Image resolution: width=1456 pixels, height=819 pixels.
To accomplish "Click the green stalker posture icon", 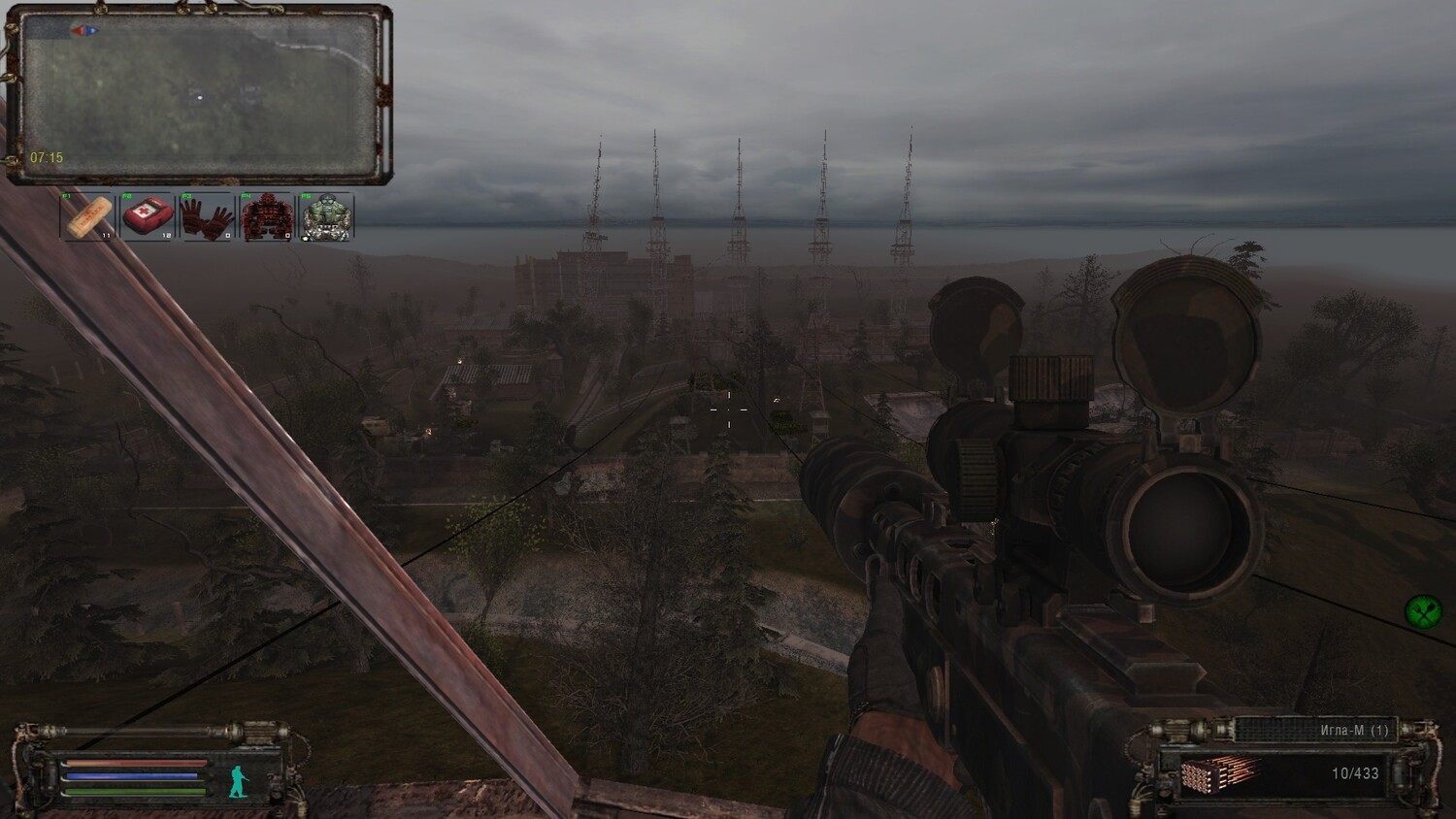I will click(238, 781).
